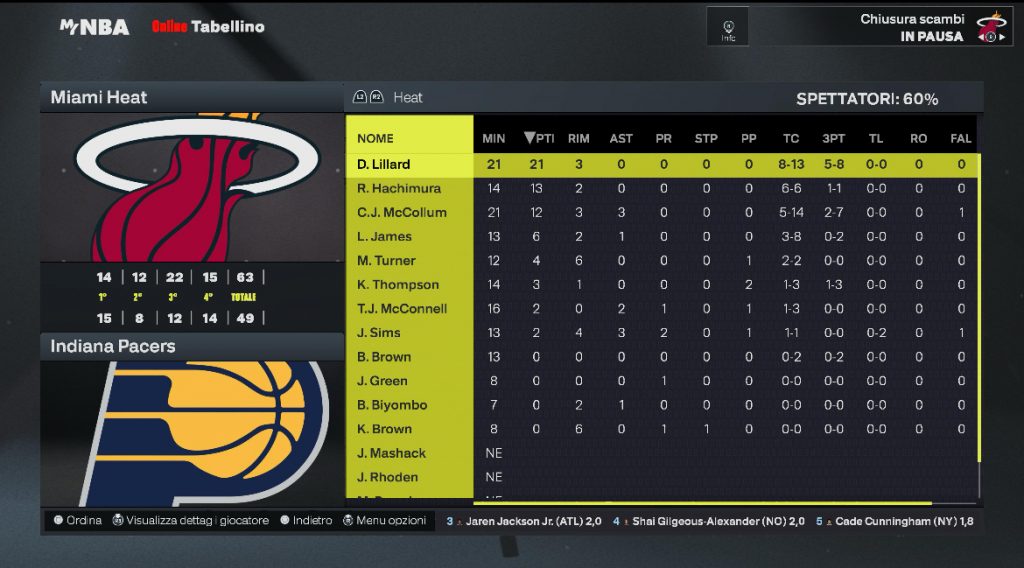The width and height of the screenshot is (1024, 568).
Task: Highlight L. James in the box score
Action: (385, 236)
